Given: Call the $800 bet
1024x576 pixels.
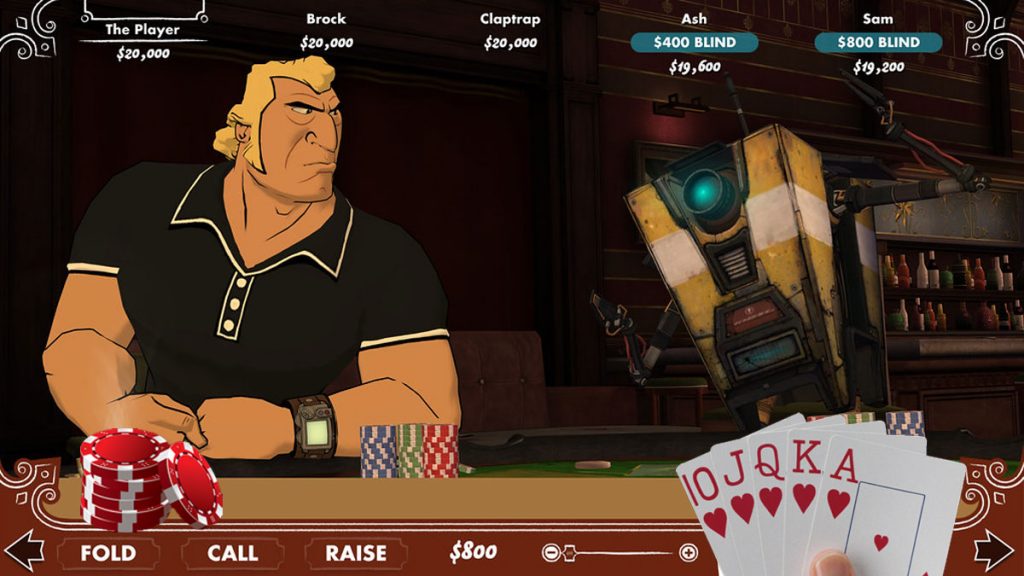Looking at the screenshot, I should point(232,553).
